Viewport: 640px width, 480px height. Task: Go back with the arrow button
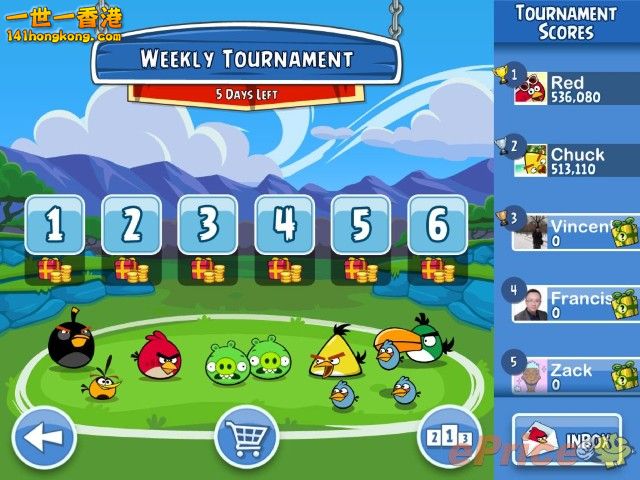pyautogui.click(x=43, y=437)
